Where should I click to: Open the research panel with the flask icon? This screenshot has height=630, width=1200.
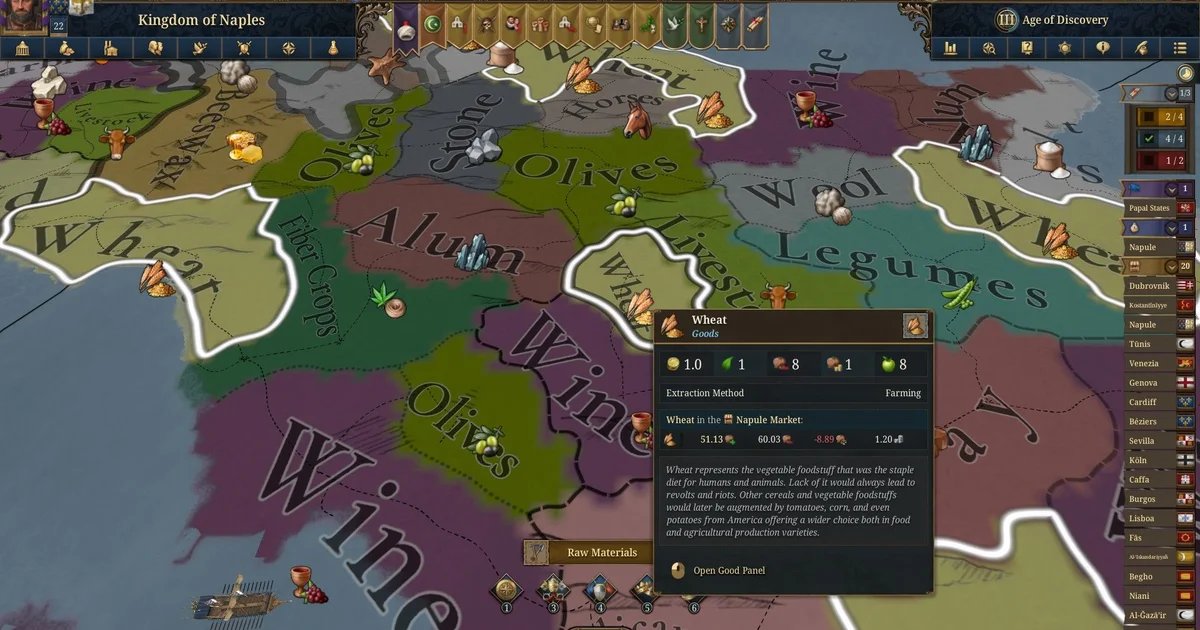(332, 48)
